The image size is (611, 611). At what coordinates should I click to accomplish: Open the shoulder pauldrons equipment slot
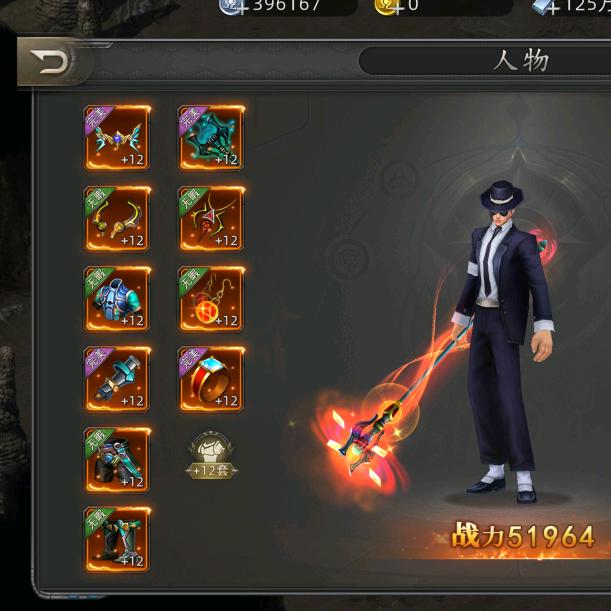pyautogui.click(x=117, y=219)
